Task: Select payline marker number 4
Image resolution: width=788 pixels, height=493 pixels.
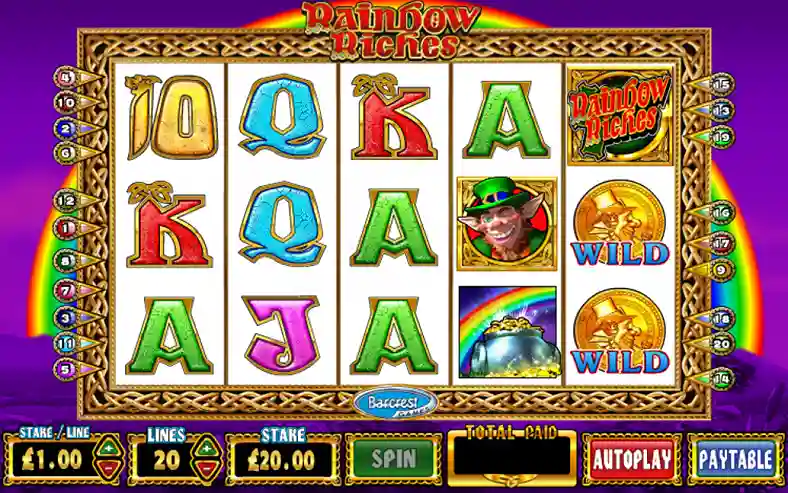Action: [68, 76]
